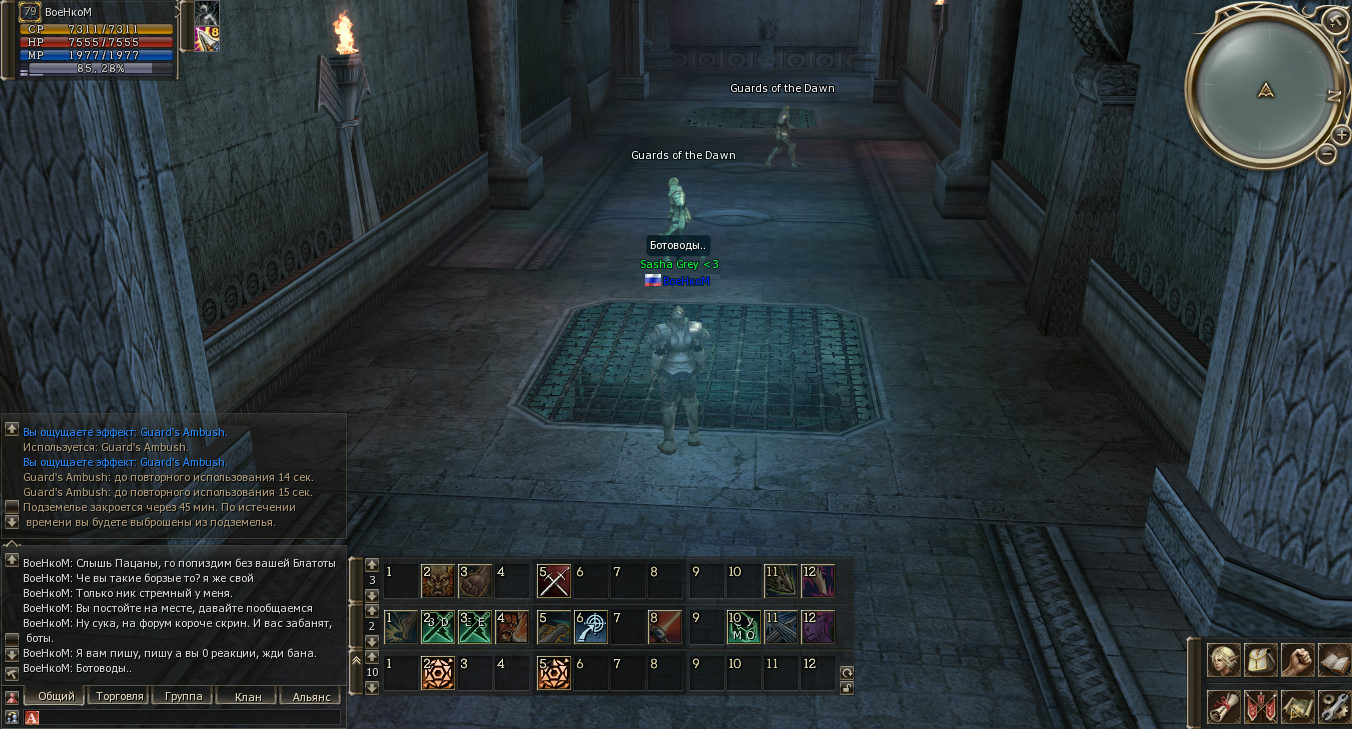Open the character status elf-portrait icon
This screenshot has width=1356, height=729.
click(1223, 660)
